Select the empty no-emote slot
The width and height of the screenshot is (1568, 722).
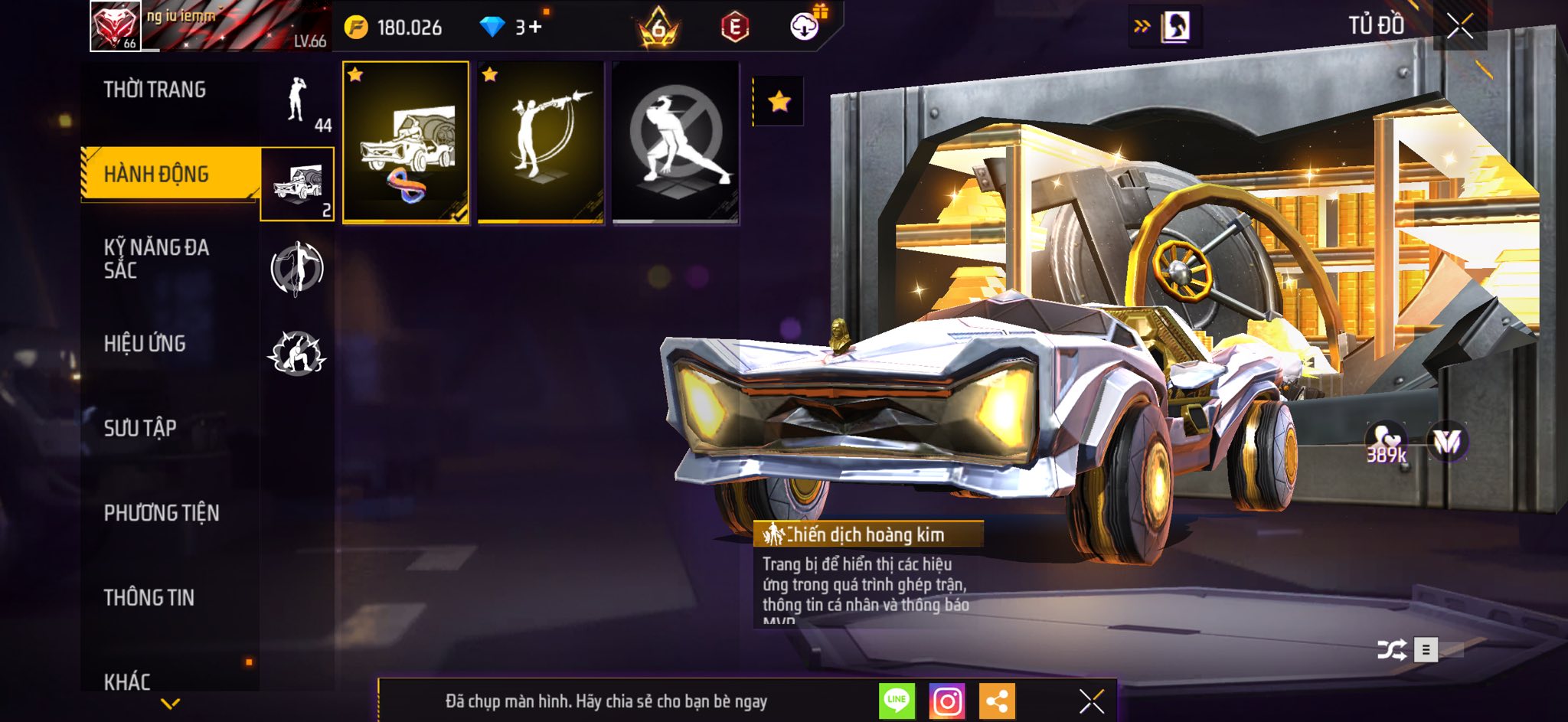(675, 142)
